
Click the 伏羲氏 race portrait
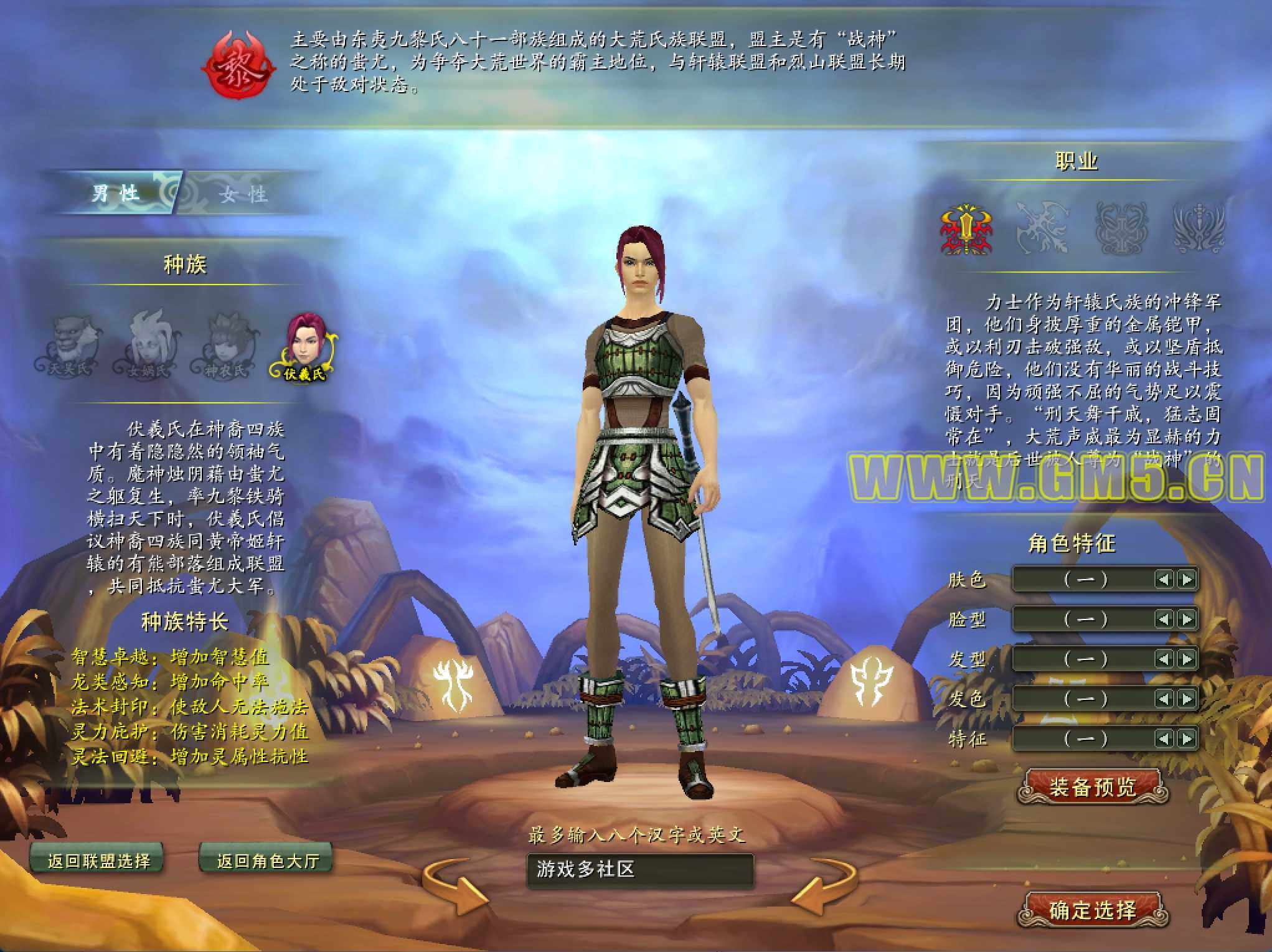point(304,346)
